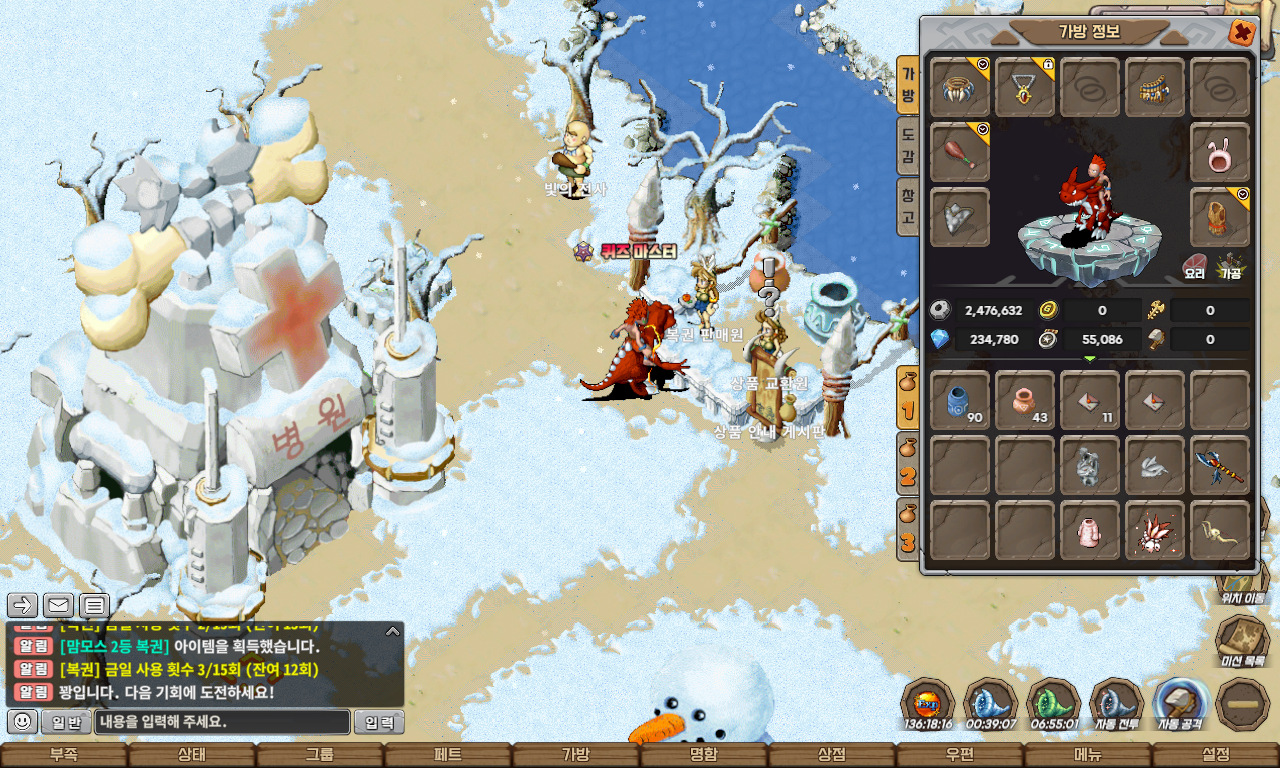The width and height of the screenshot is (1280, 768).
Task: Open the 설정 settings menu
Action: tap(1216, 755)
